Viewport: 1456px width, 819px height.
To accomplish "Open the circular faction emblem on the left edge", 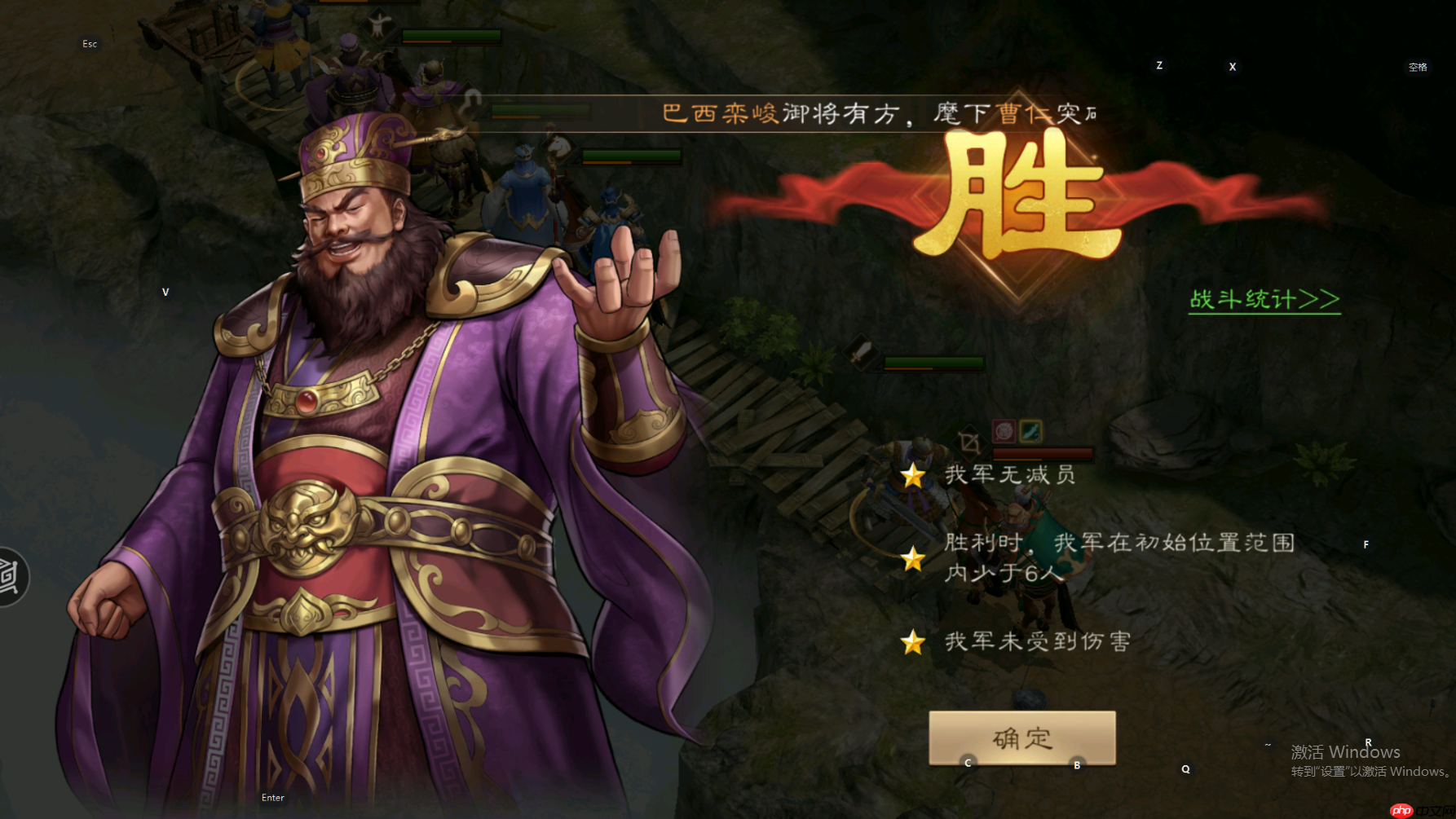I will pyautogui.click(x=7, y=576).
